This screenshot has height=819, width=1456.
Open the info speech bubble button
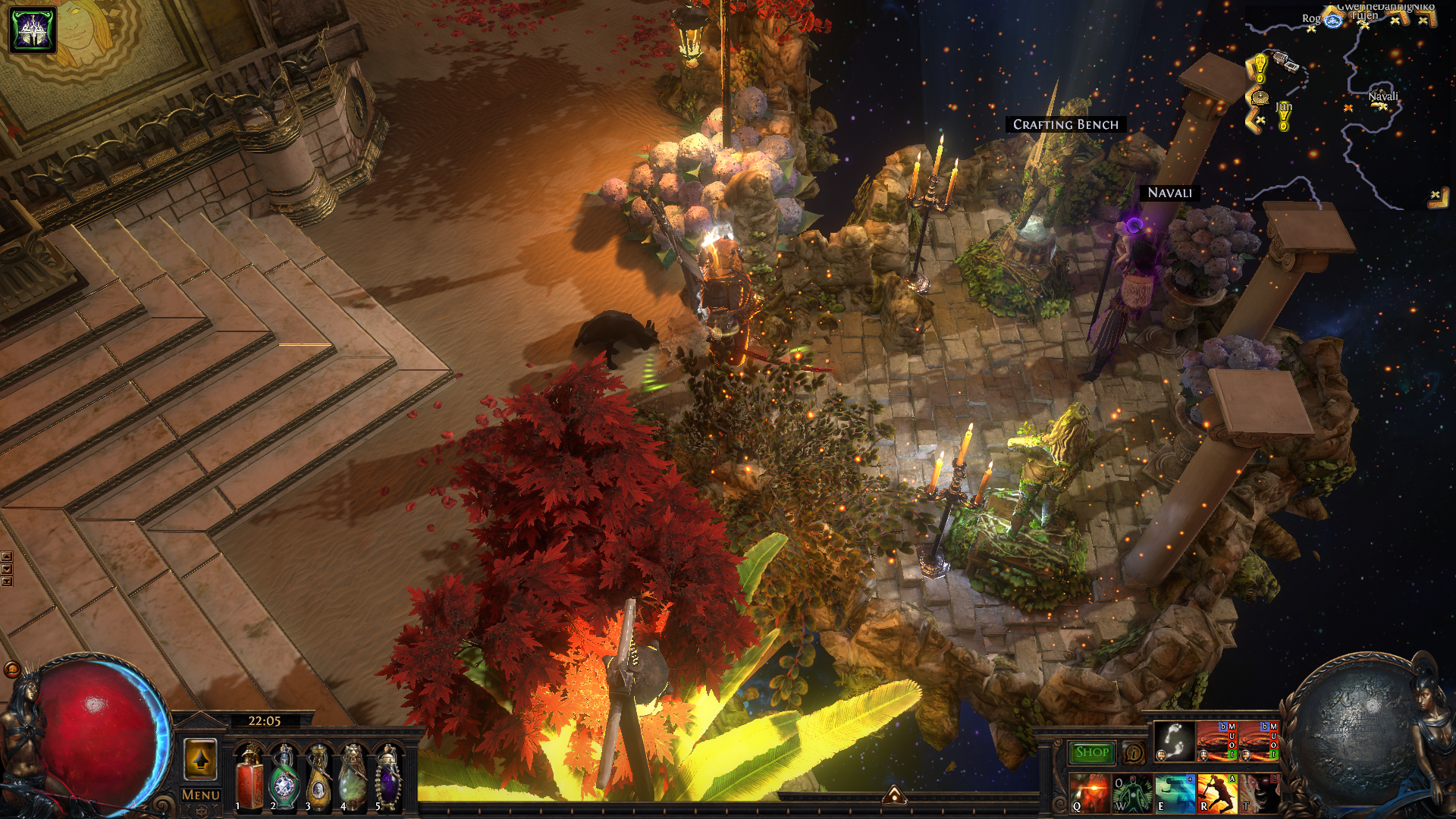(x=1133, y=753)
